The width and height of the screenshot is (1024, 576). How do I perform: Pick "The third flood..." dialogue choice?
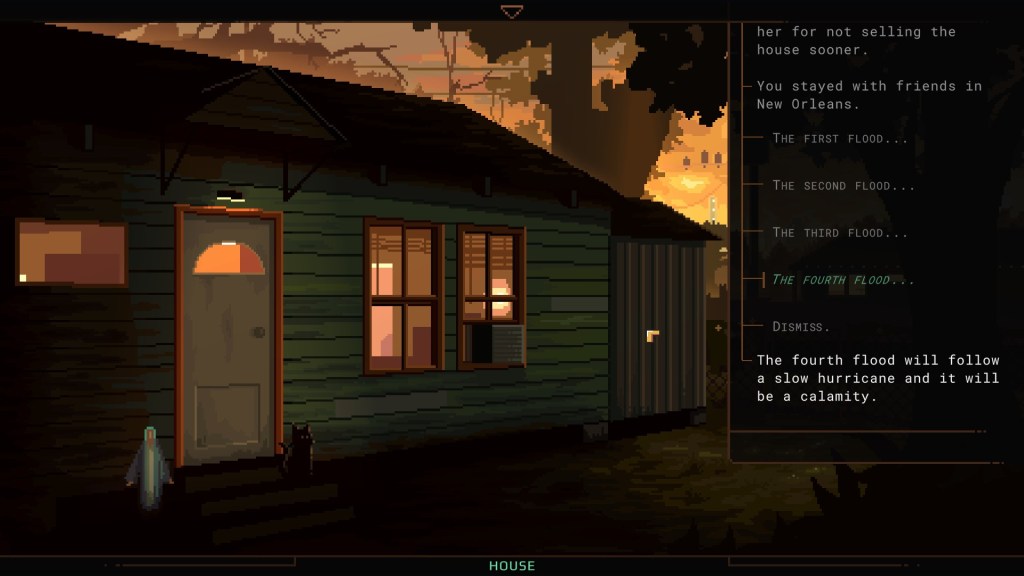840,233
